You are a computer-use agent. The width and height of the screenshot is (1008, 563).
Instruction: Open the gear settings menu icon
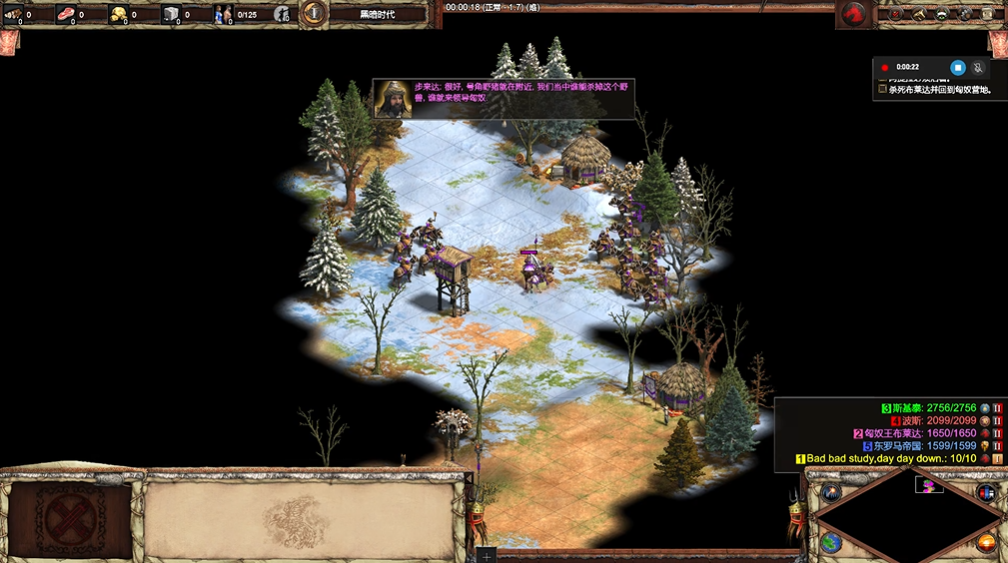pos(966,14)
